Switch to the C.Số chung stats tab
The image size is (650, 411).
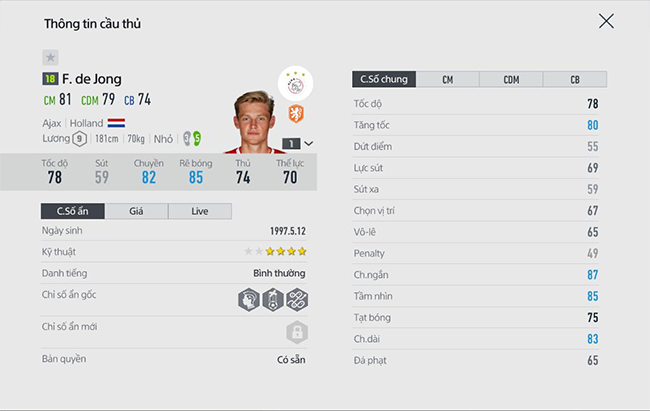(383, 80)
